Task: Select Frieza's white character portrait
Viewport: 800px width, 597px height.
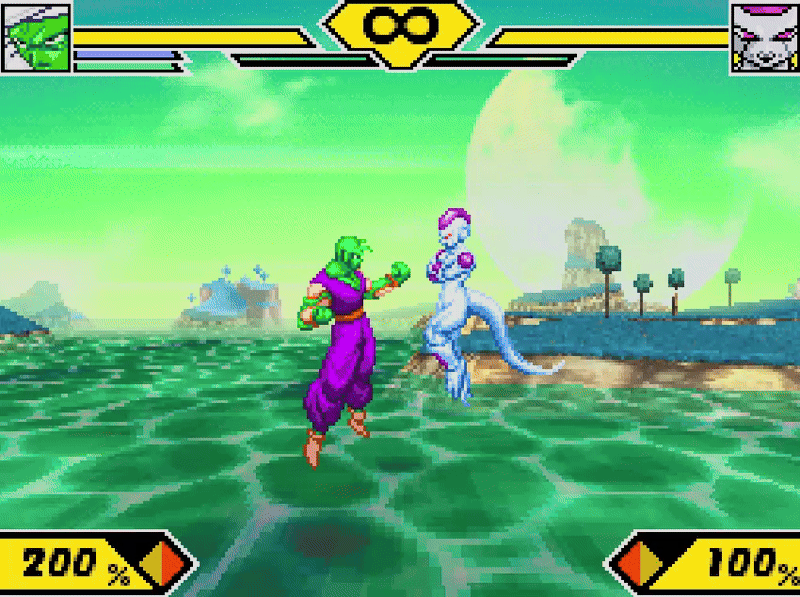Action: 764,37
